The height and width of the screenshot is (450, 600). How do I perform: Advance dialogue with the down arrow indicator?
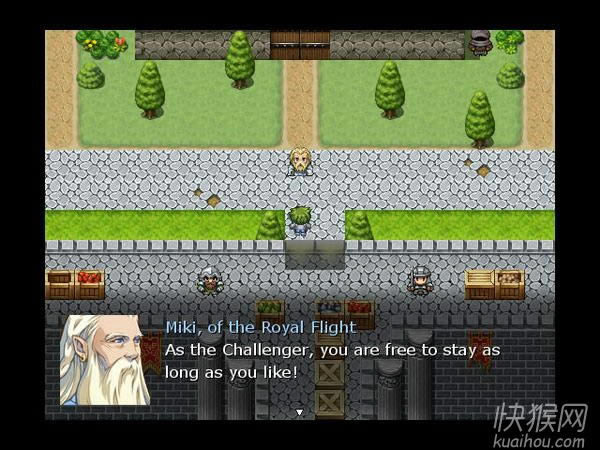[x=298, y=411]
